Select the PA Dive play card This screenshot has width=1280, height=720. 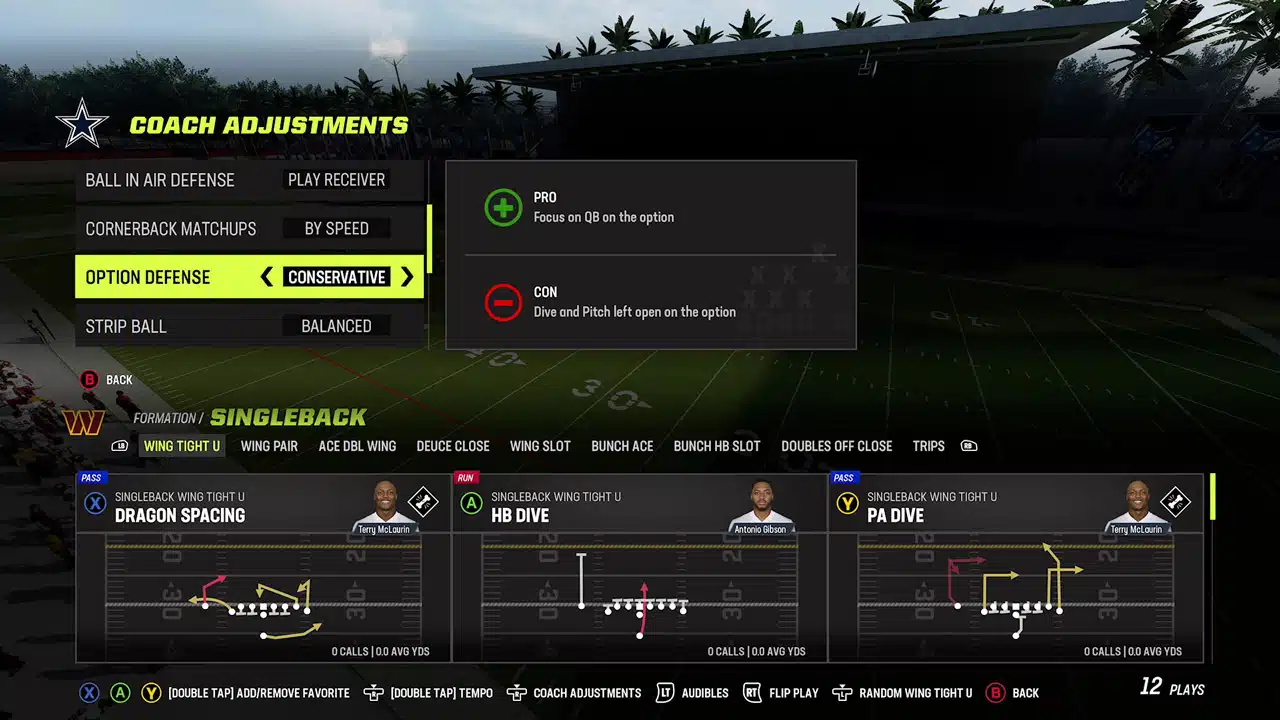(1016, 568)
